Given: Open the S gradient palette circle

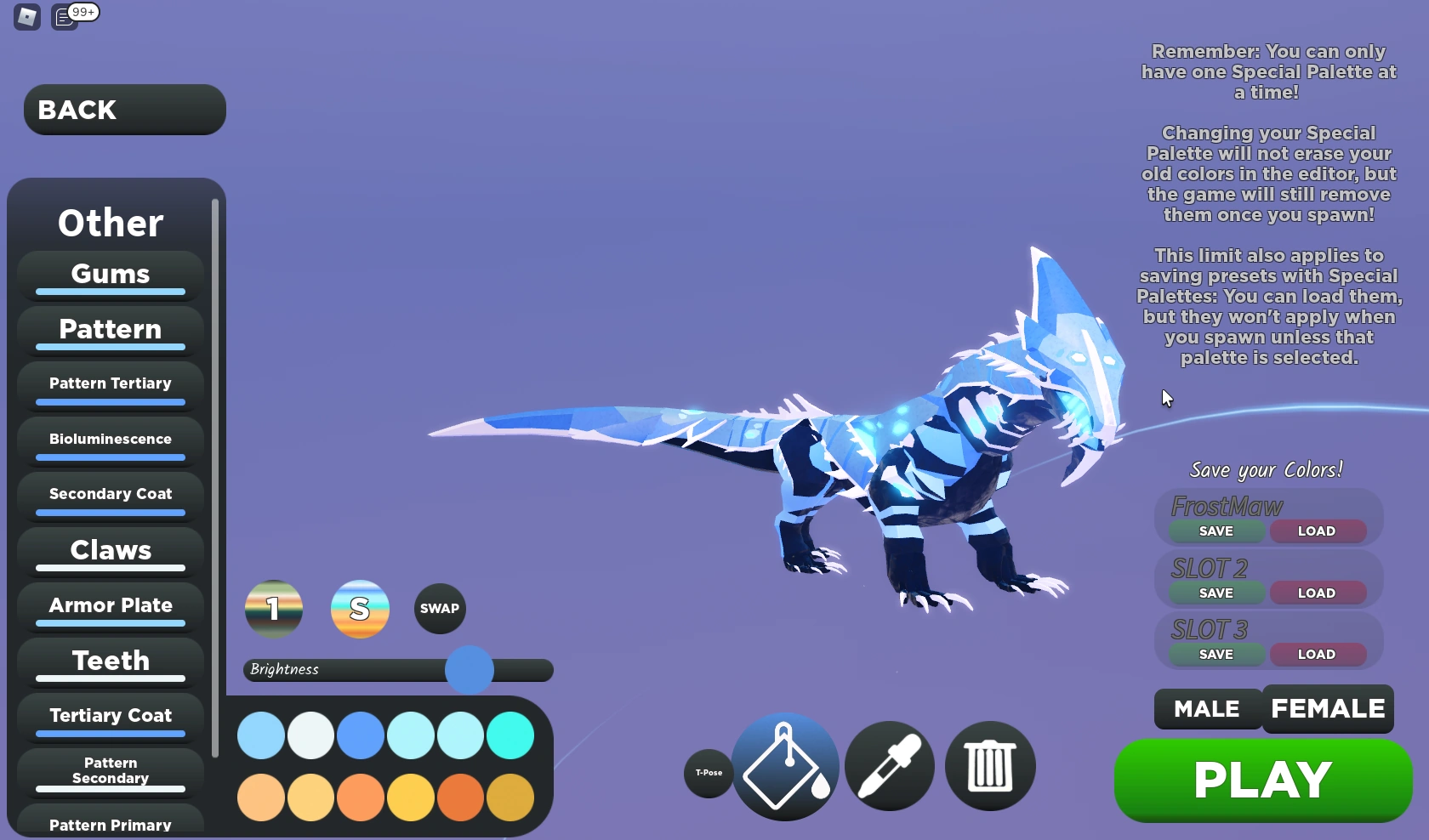Looking at the screenshot, I should pos(360,608).
